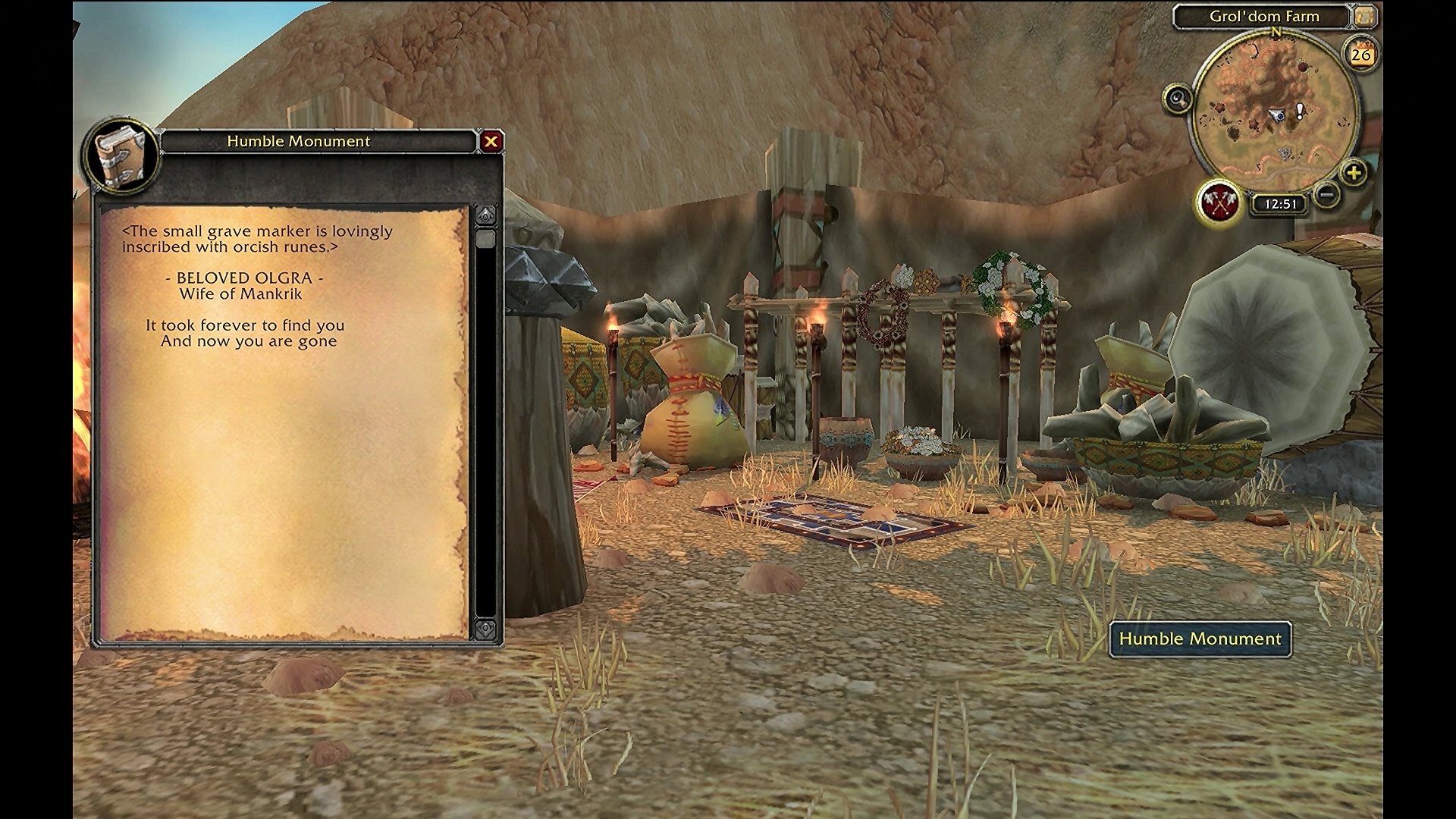Zoom in the minimap with the plus button
The image size is (1456, 819).
coord(1354,173)
